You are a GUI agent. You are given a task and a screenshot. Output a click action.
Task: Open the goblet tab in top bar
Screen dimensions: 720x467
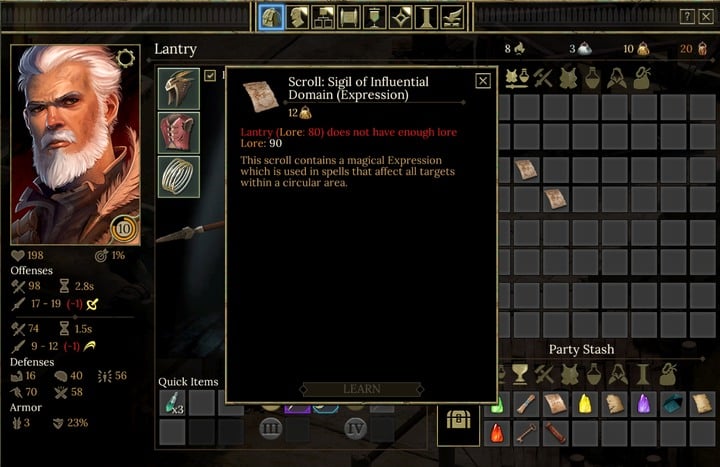tap(376, 17)
